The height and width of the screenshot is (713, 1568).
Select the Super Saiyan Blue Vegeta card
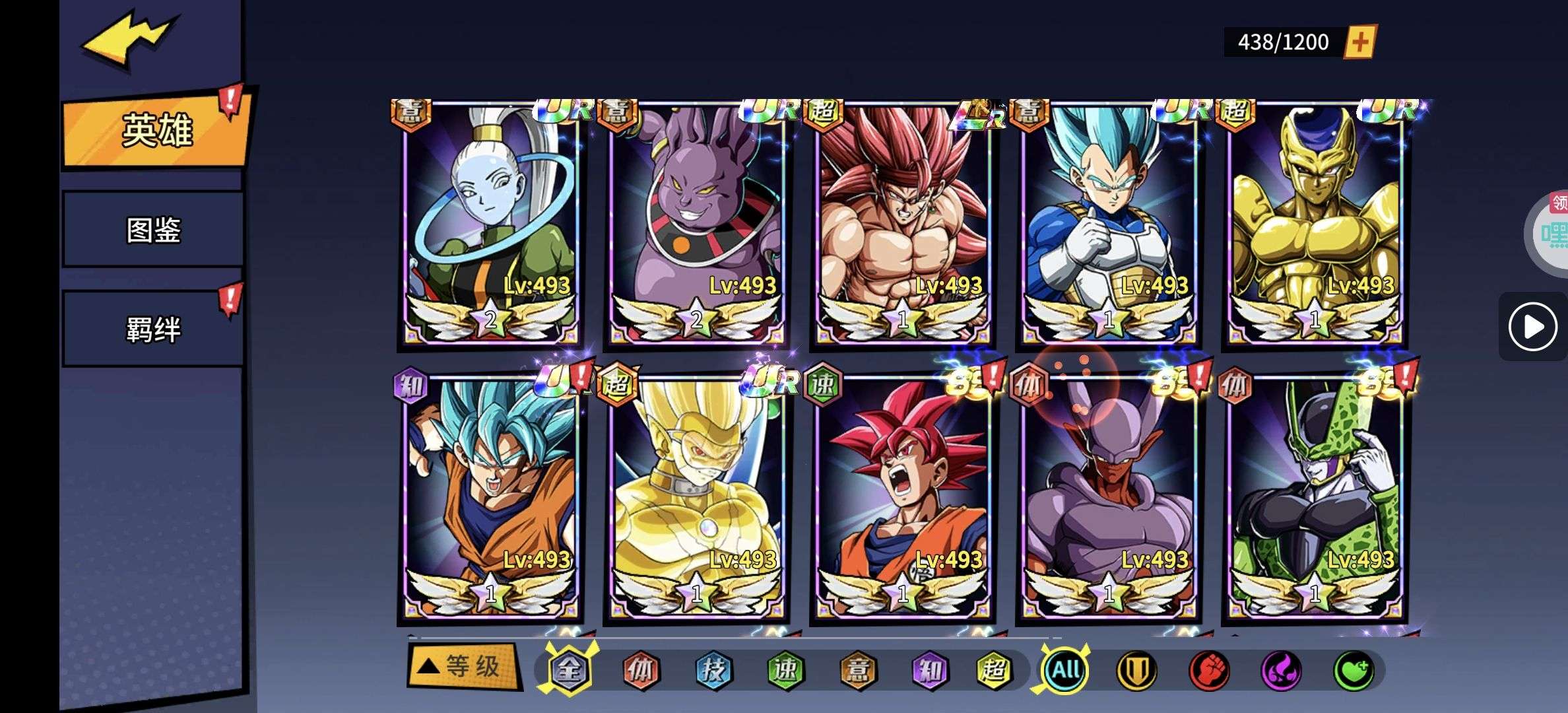click(1108, 223)
